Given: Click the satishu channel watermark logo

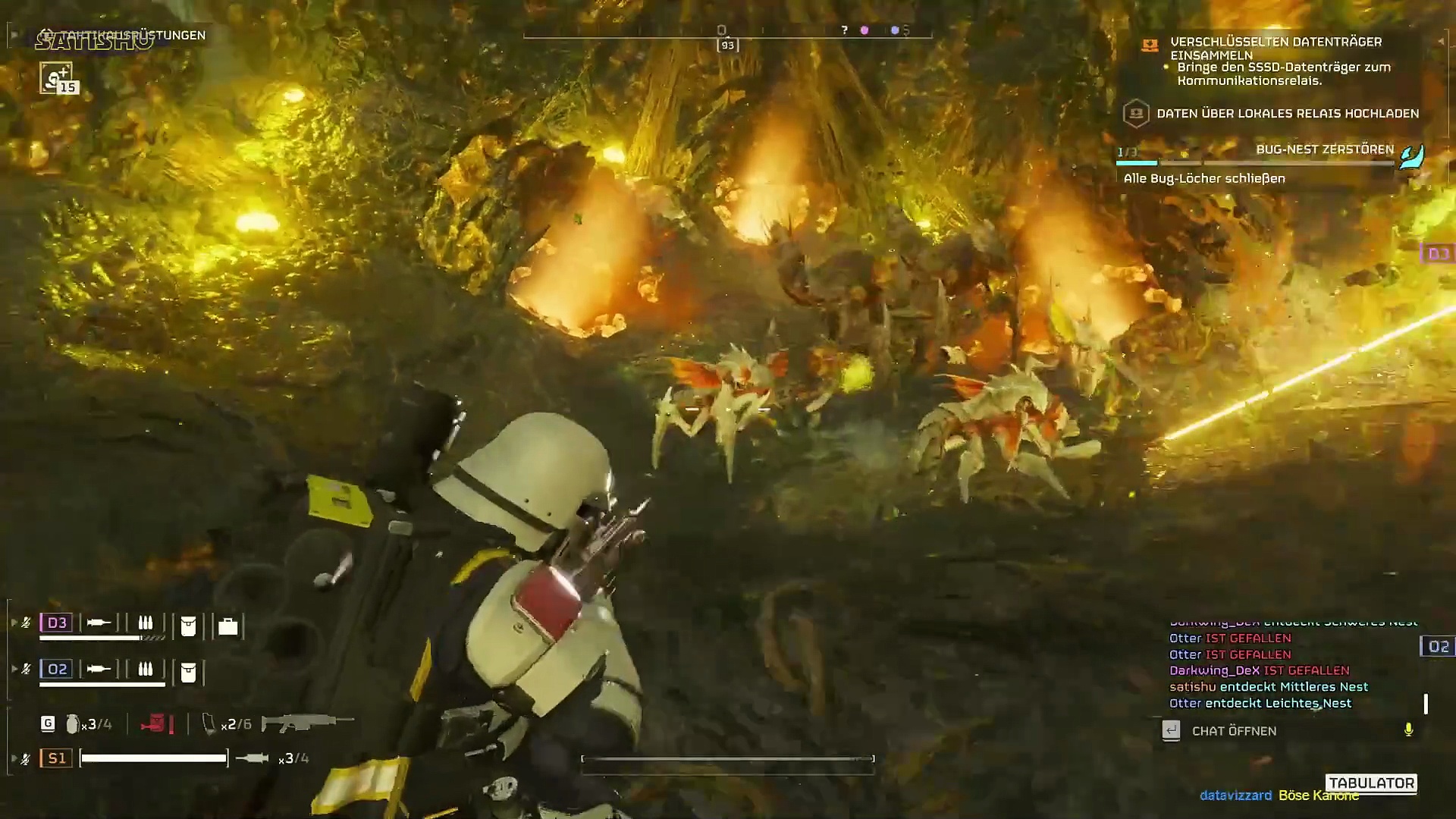Looking at the screenshot, I should 95,41.
